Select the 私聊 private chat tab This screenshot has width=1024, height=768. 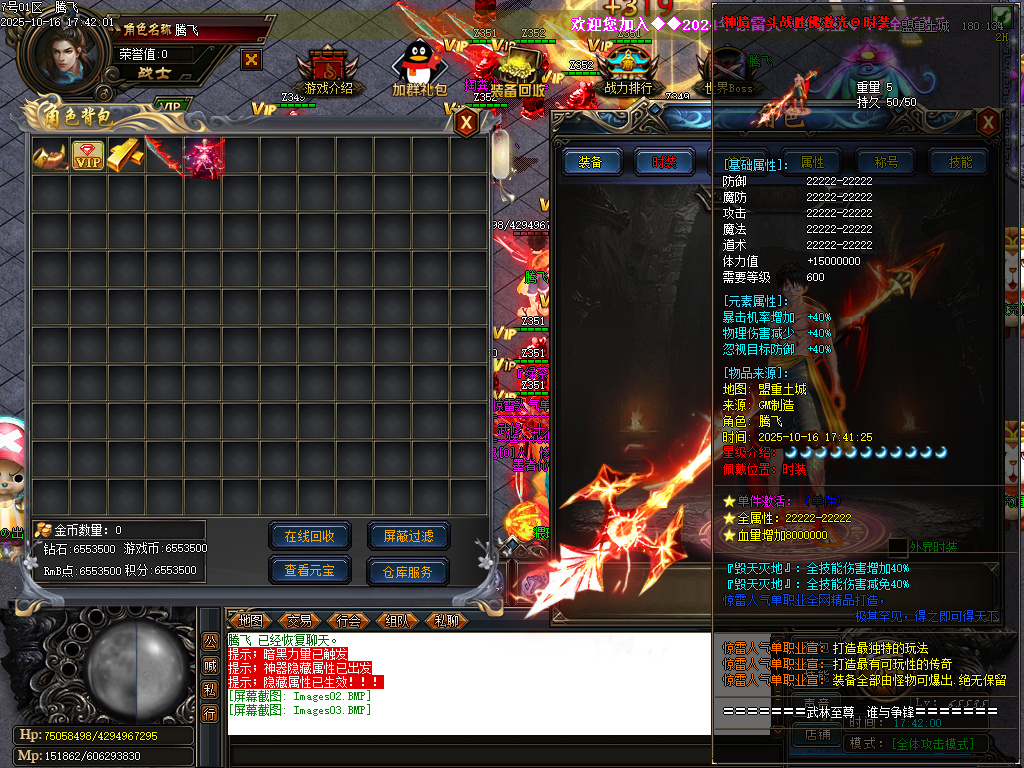[x=447, y=620]
